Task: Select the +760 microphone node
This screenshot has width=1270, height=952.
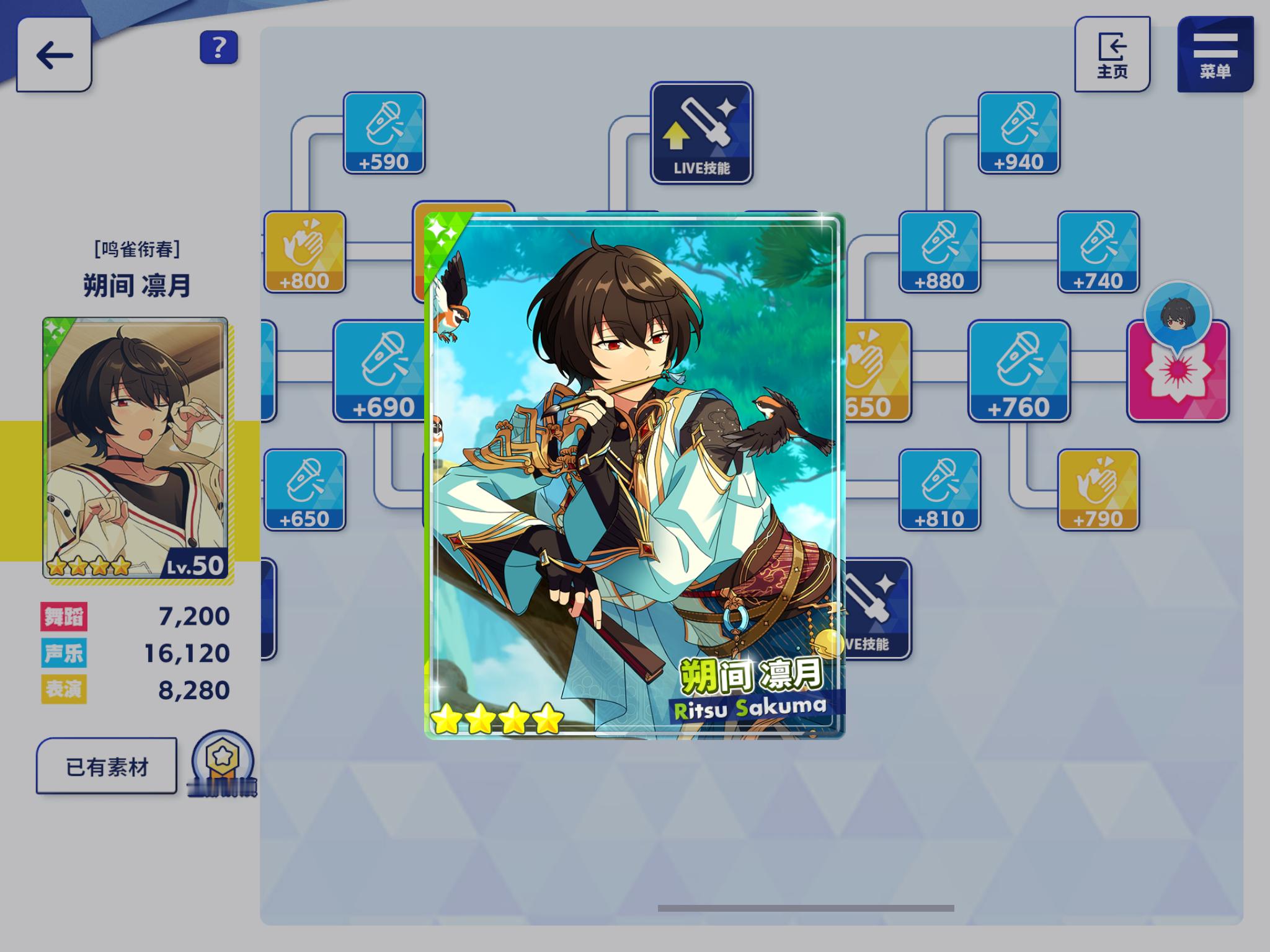Action: pos(1019,371)
